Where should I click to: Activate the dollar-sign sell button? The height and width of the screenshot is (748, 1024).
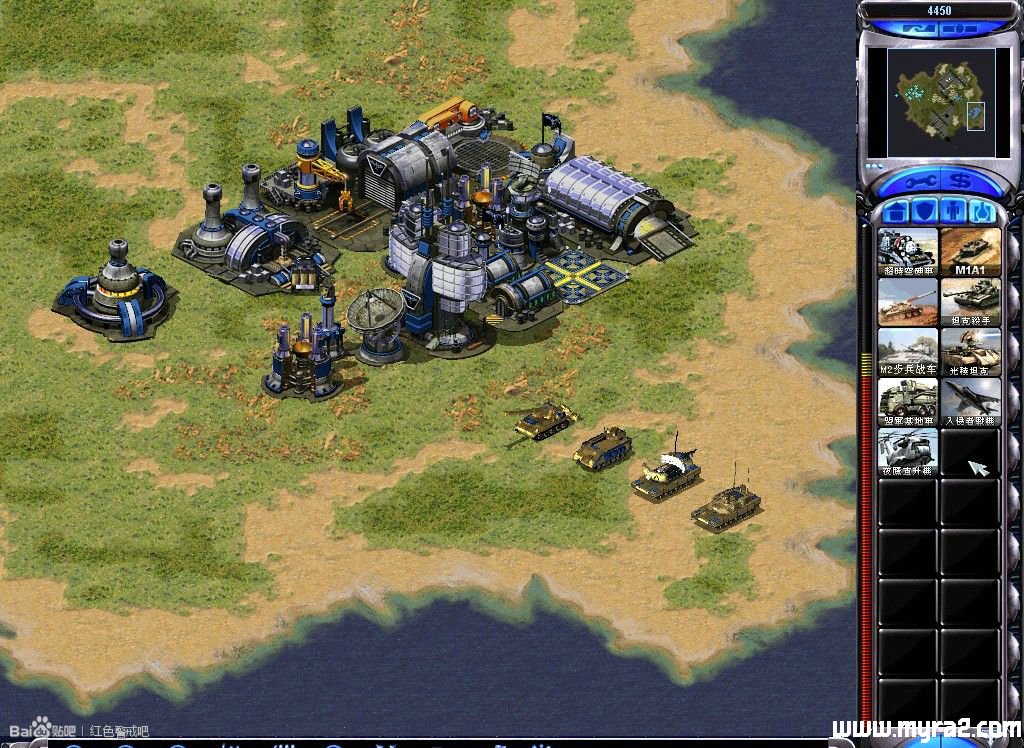pyautogui.click(x=961, y=183)
